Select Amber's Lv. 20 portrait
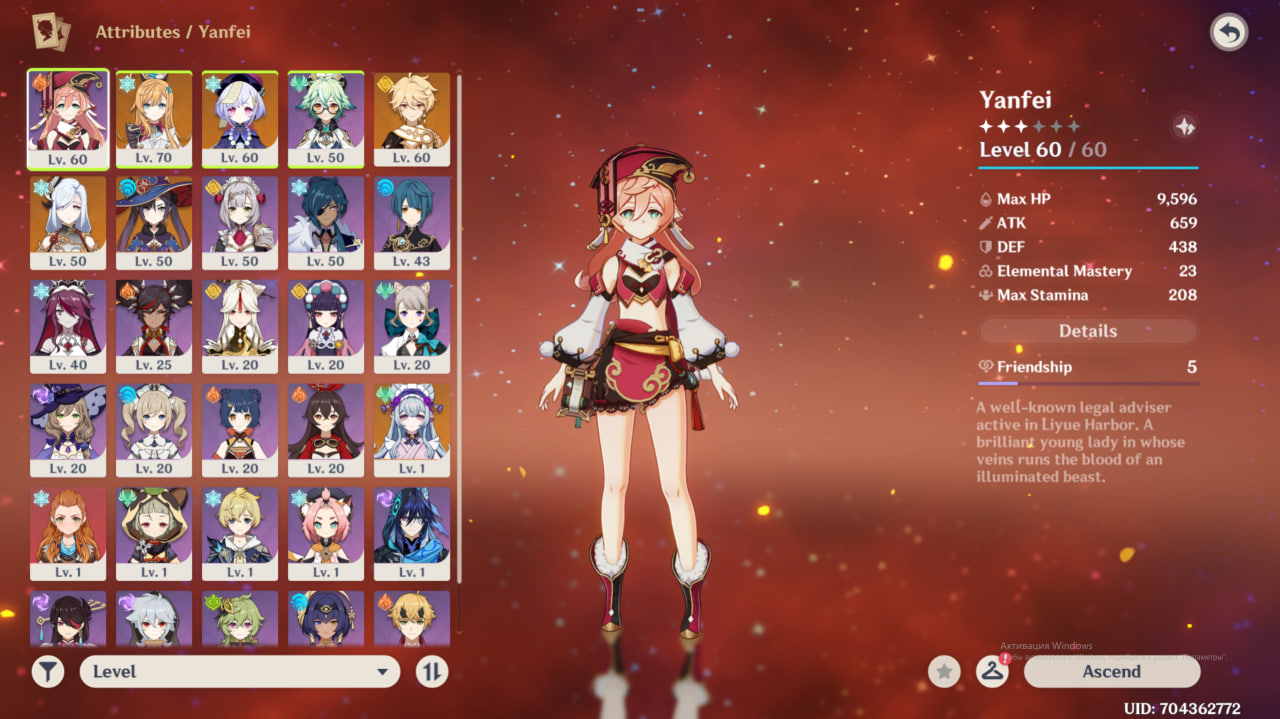Screen dimensions: 1280x719 [326, 430]
